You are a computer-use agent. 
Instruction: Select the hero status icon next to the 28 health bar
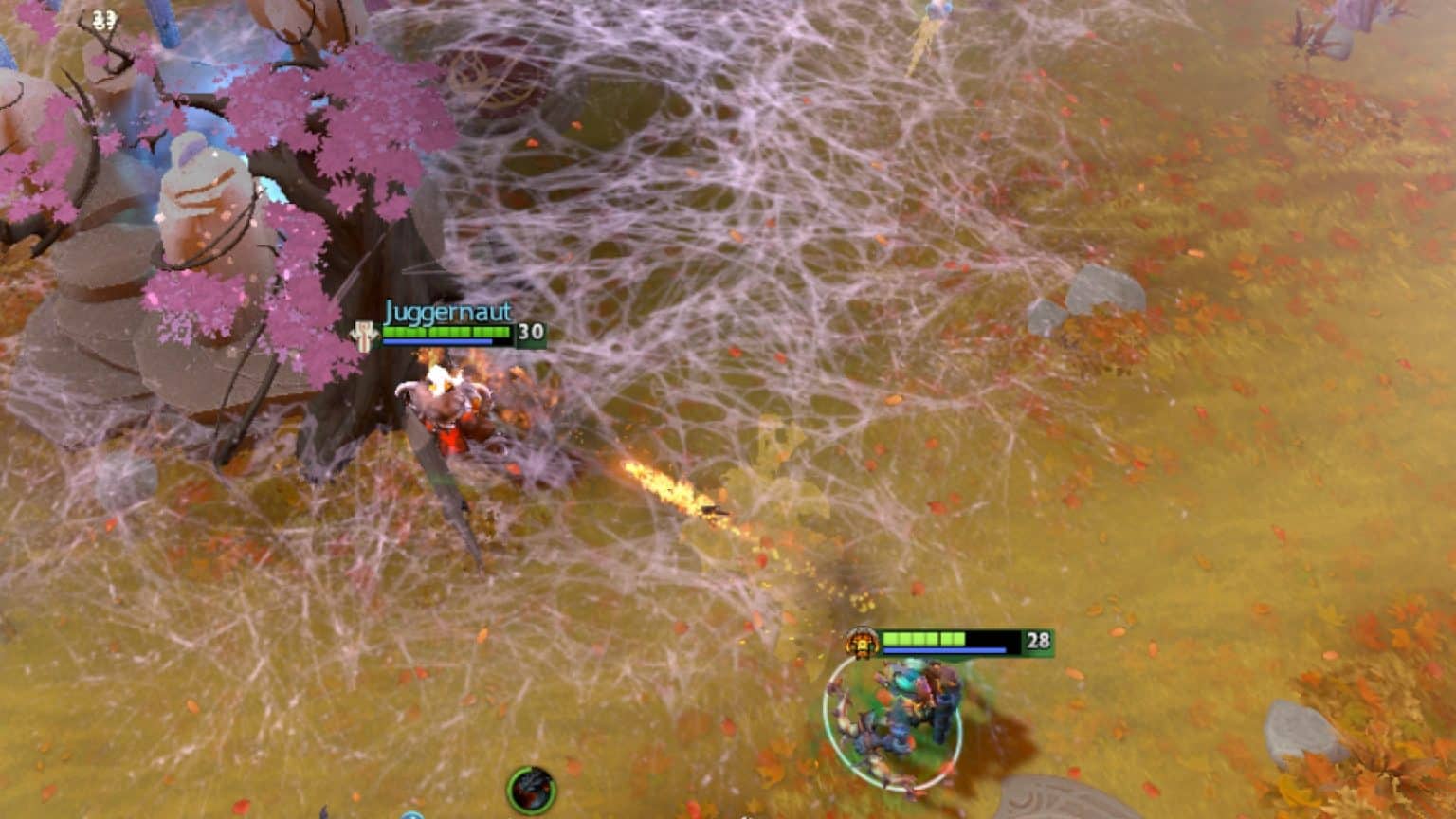click(x=864, y=641)
